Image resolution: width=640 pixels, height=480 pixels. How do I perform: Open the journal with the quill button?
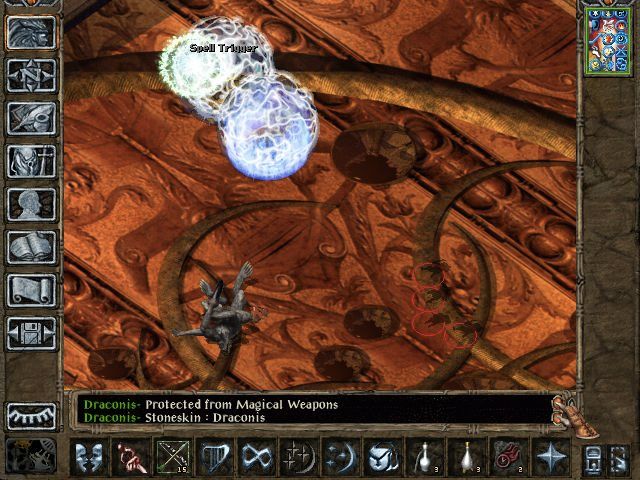coord(31,118)
